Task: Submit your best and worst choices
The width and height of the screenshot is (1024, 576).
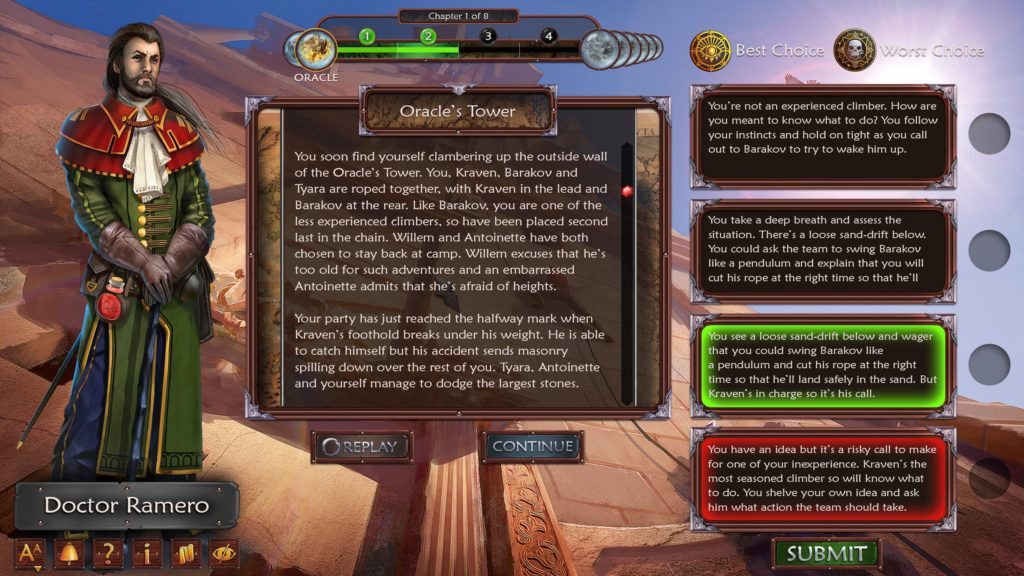Action: [826, 553]
